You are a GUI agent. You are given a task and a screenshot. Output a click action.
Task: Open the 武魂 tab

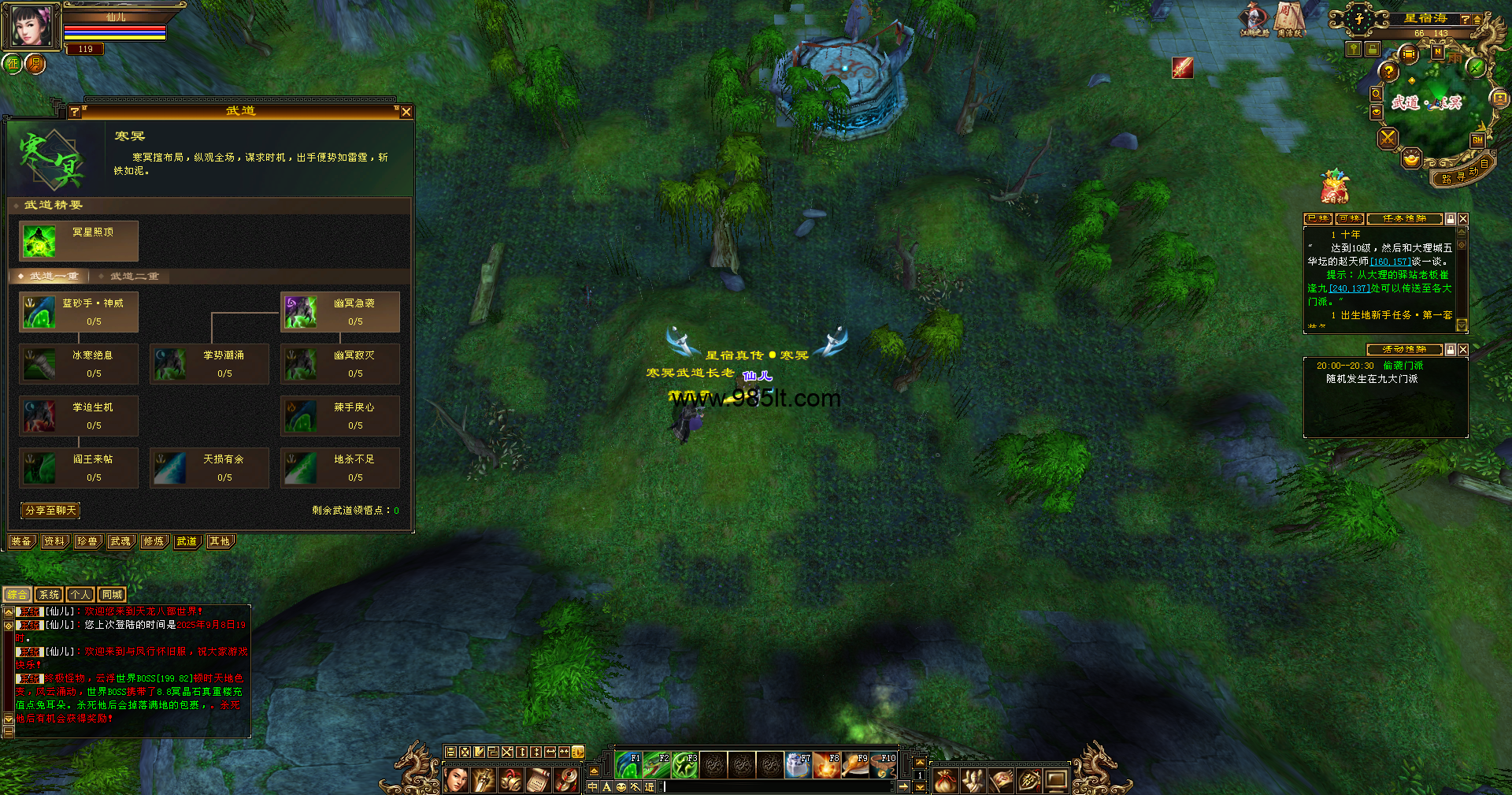(120, 541)
